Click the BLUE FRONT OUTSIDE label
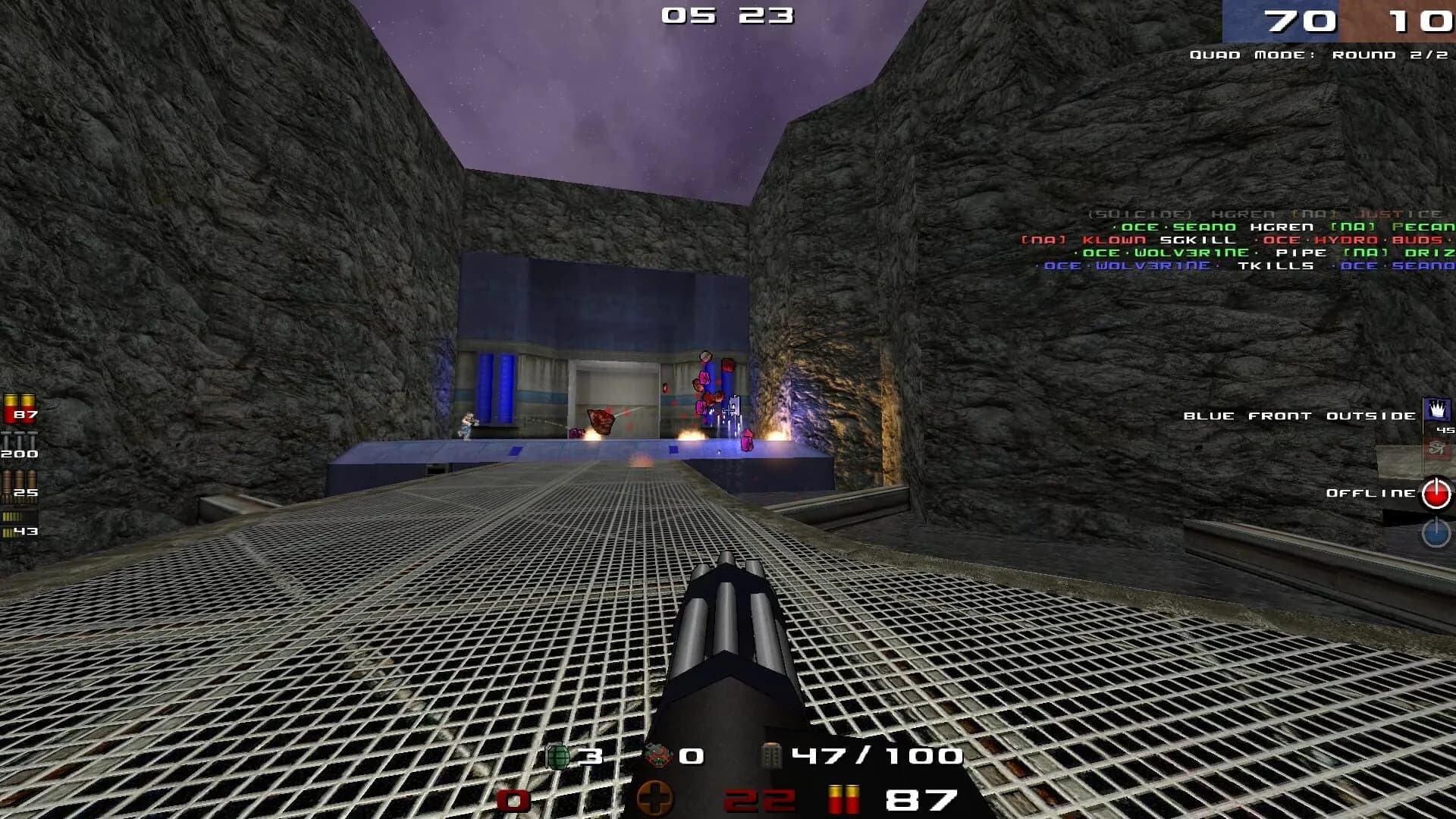 (x=1298, y=416)
